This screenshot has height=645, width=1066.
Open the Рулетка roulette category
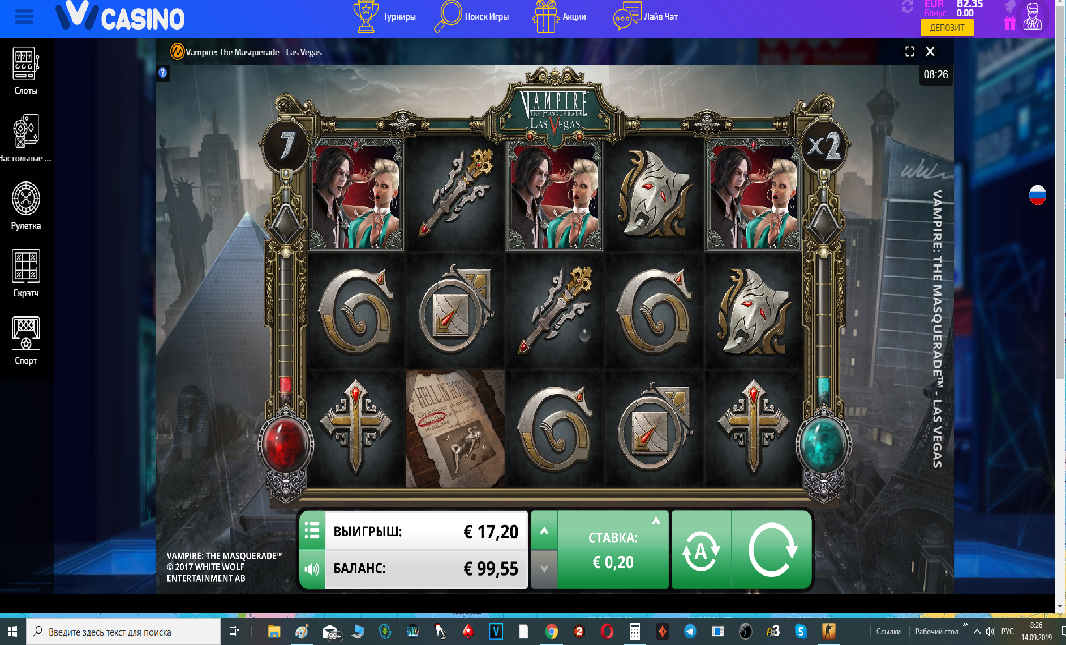(x=25, y=206)
